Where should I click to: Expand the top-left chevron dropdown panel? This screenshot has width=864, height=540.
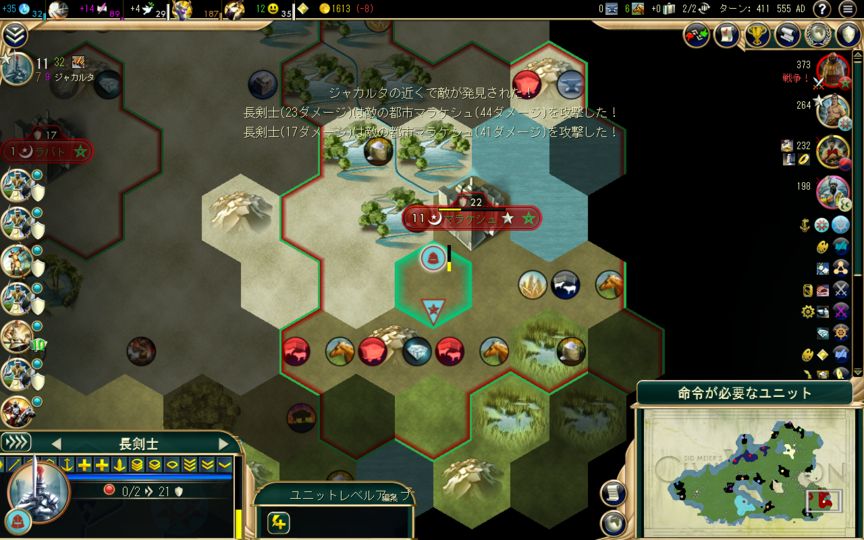pyautogui.click(x=15, y=35)
